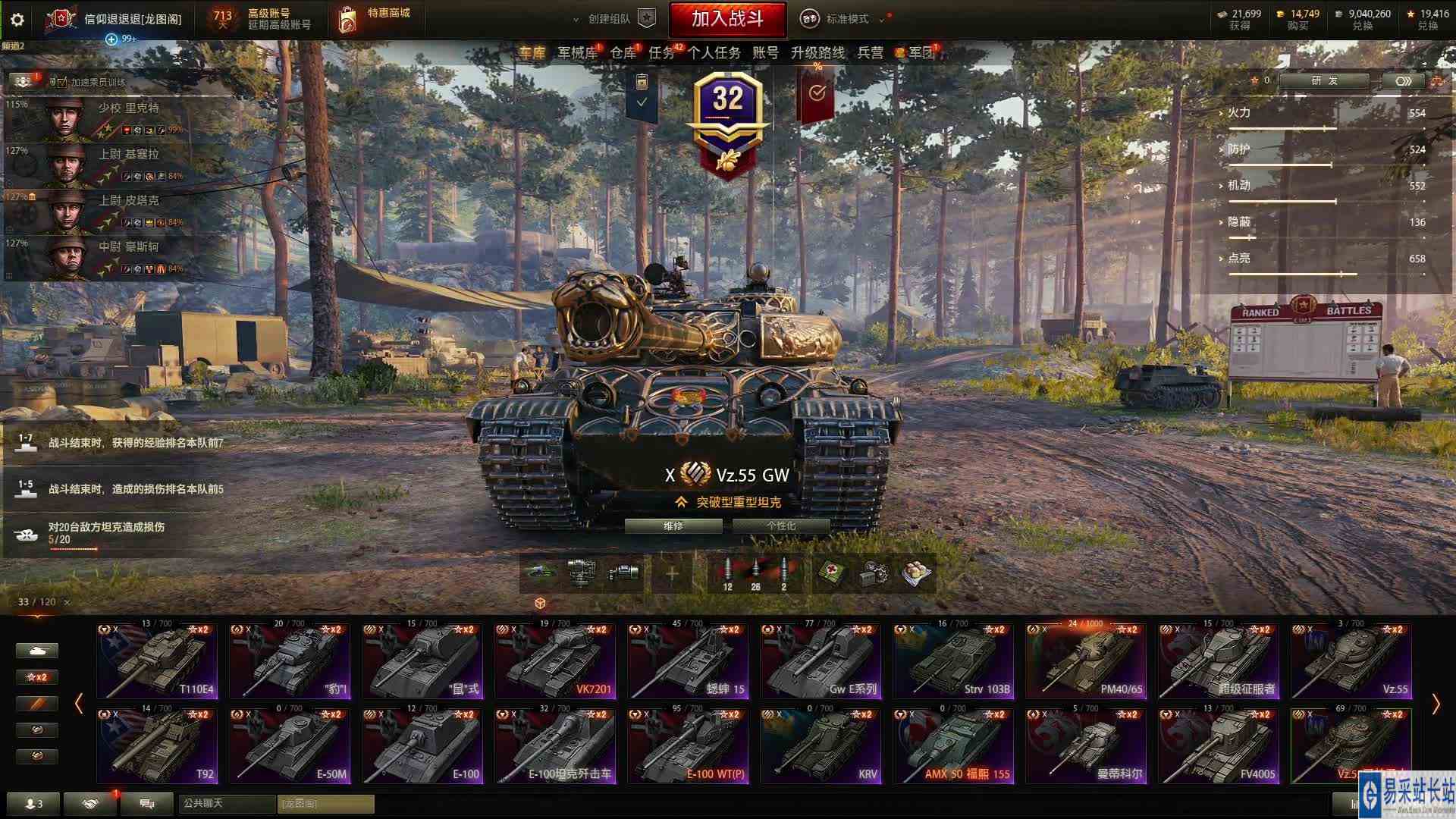1456x819 pixels.
Task: Open the 仓库 depot tab
Action: coord(623,52)
